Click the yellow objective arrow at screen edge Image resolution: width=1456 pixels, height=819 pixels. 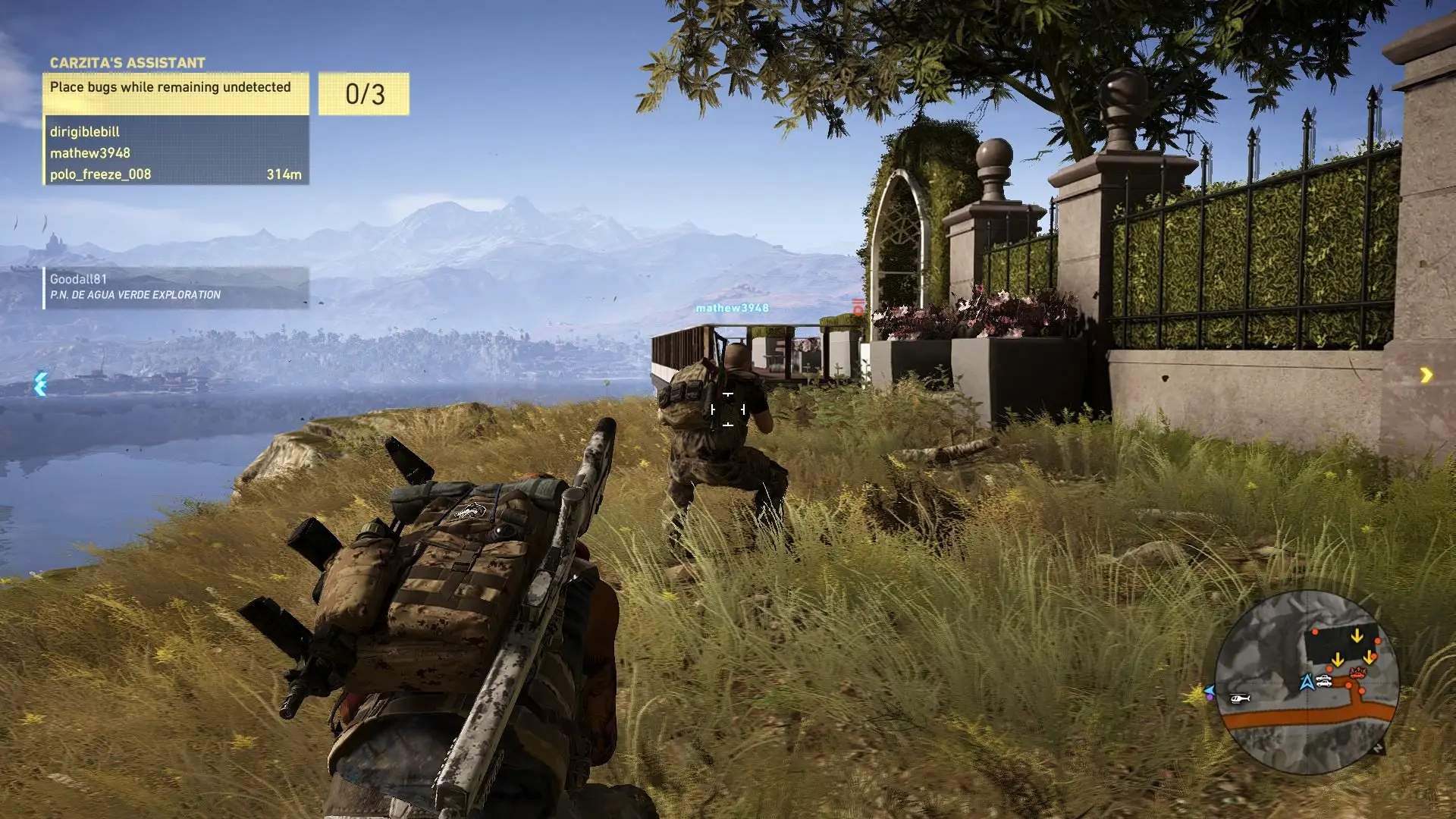[1426, 375]
